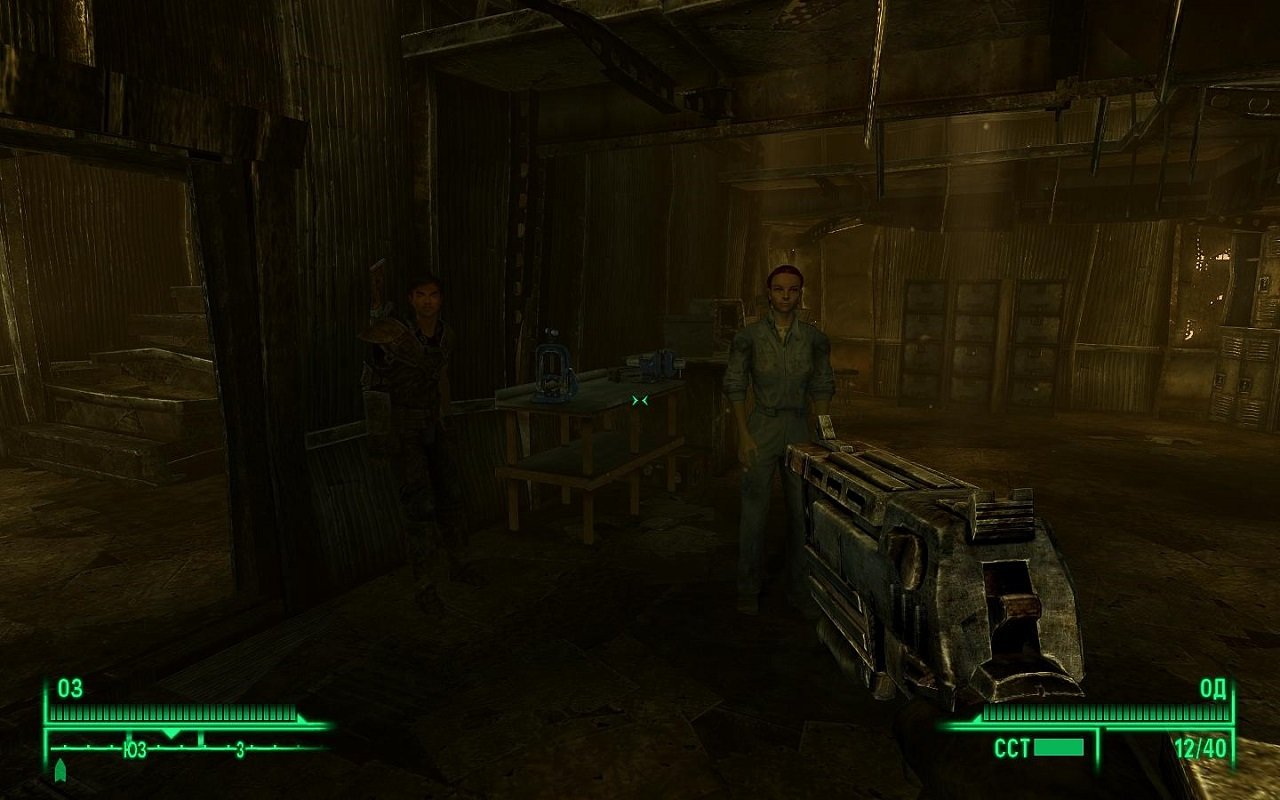Viewport: 1280px width, 800px height.
Task: Click the green quest marker arrow above the compass
Action: click(60, 772)
